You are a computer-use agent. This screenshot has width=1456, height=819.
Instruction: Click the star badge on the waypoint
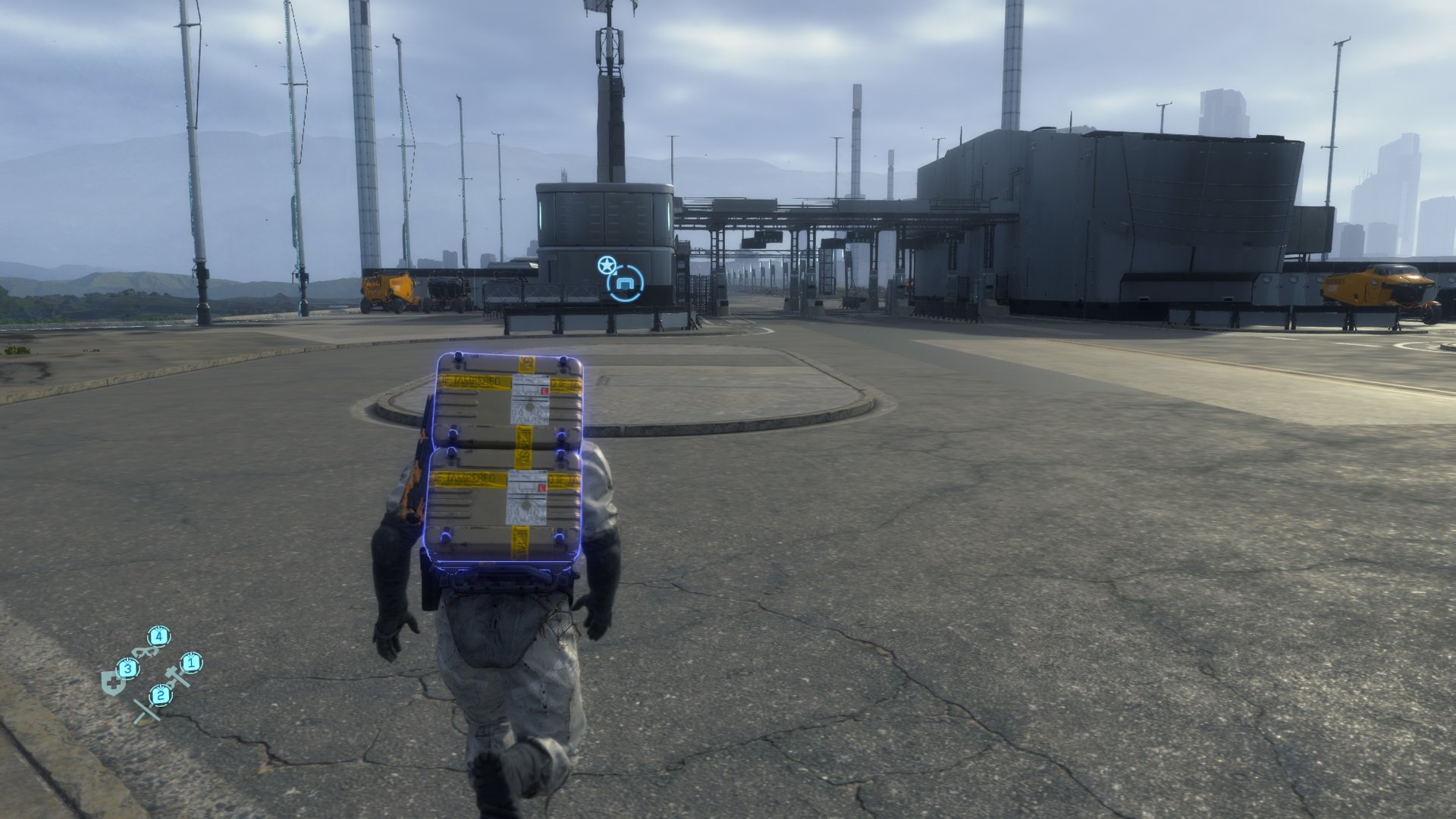click(x=606, y=265)
